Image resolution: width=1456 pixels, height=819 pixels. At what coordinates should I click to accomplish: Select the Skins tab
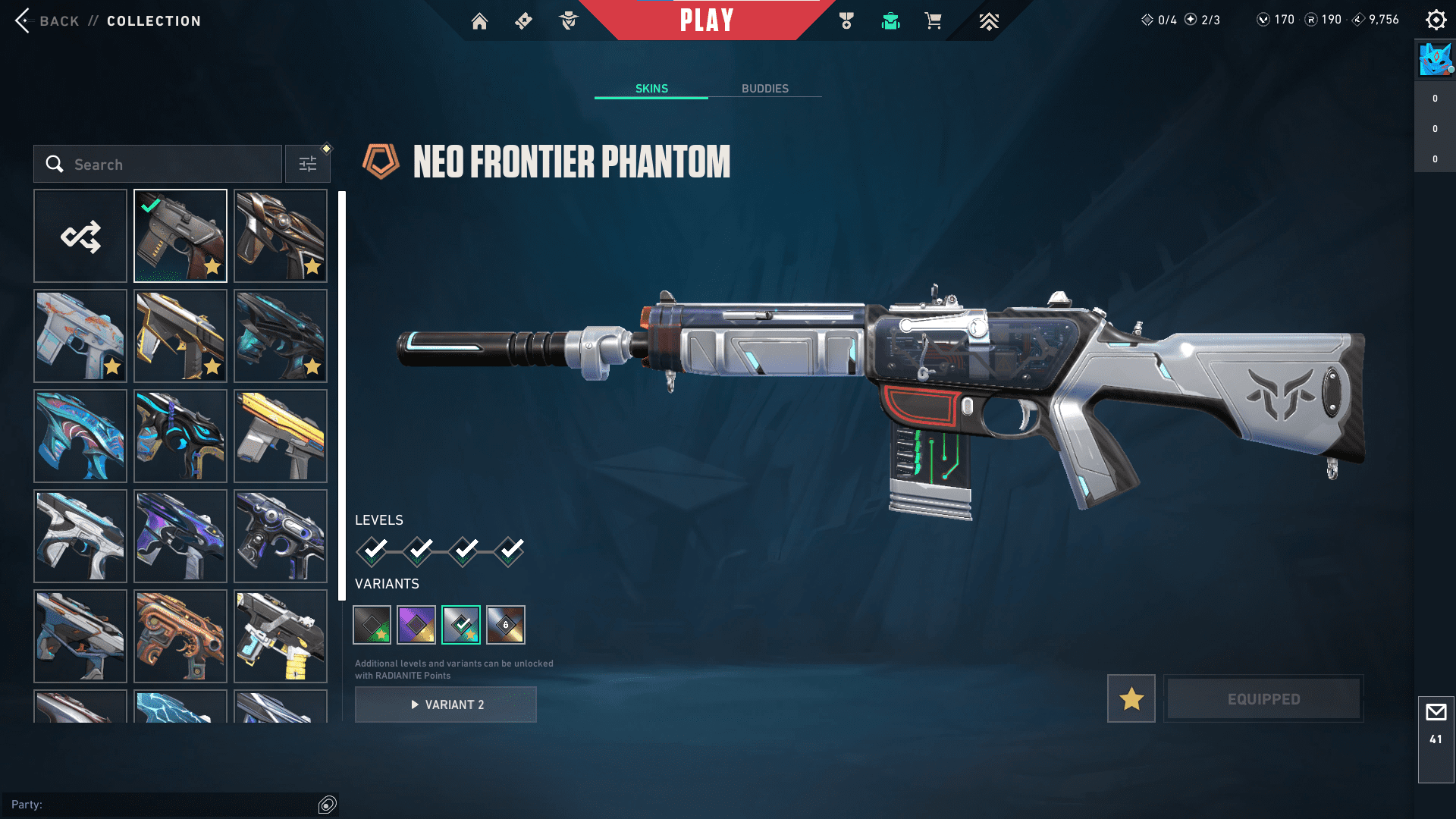point(651,89)
